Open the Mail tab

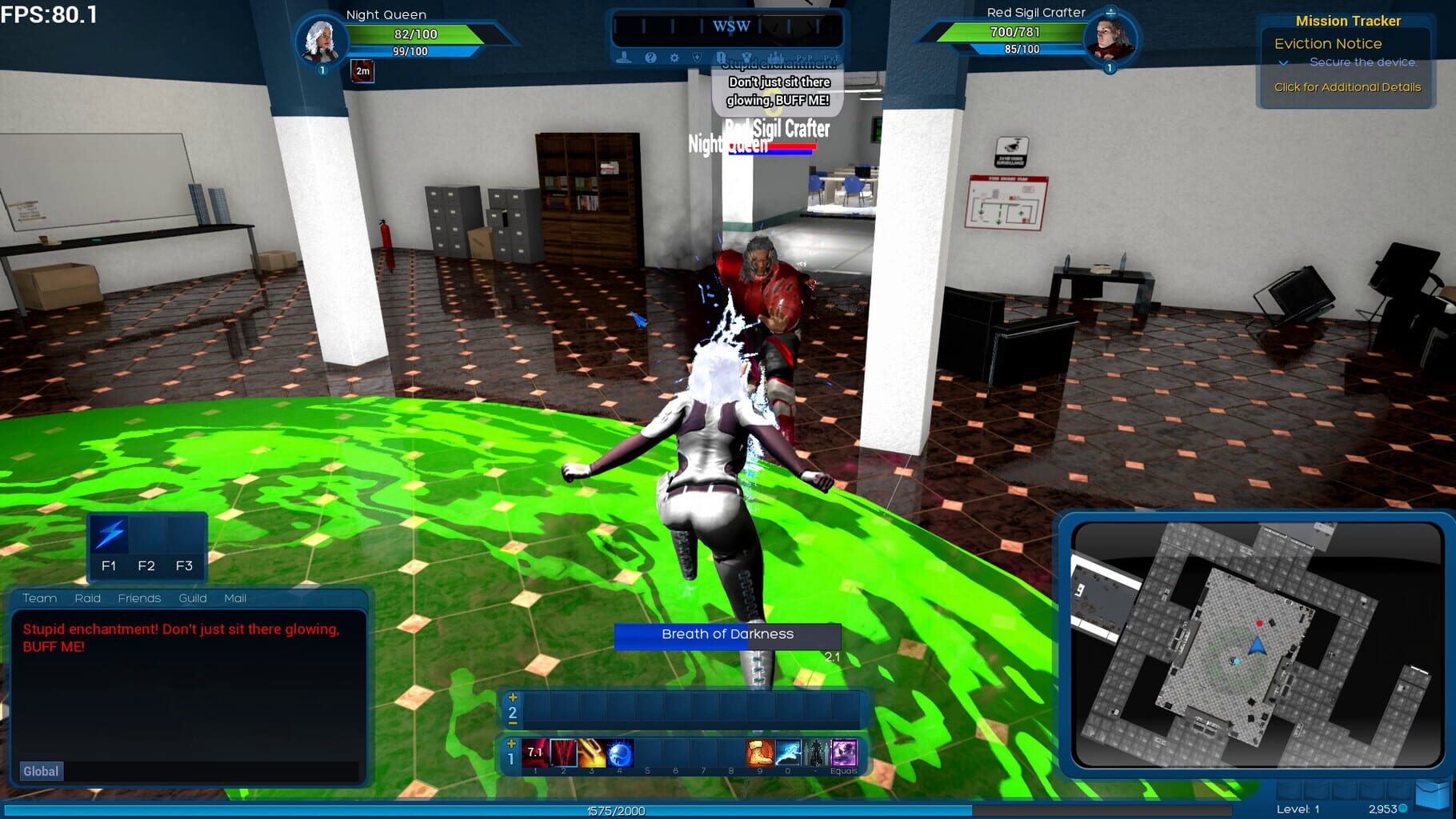pyautogui.click(x=235, y=598)
